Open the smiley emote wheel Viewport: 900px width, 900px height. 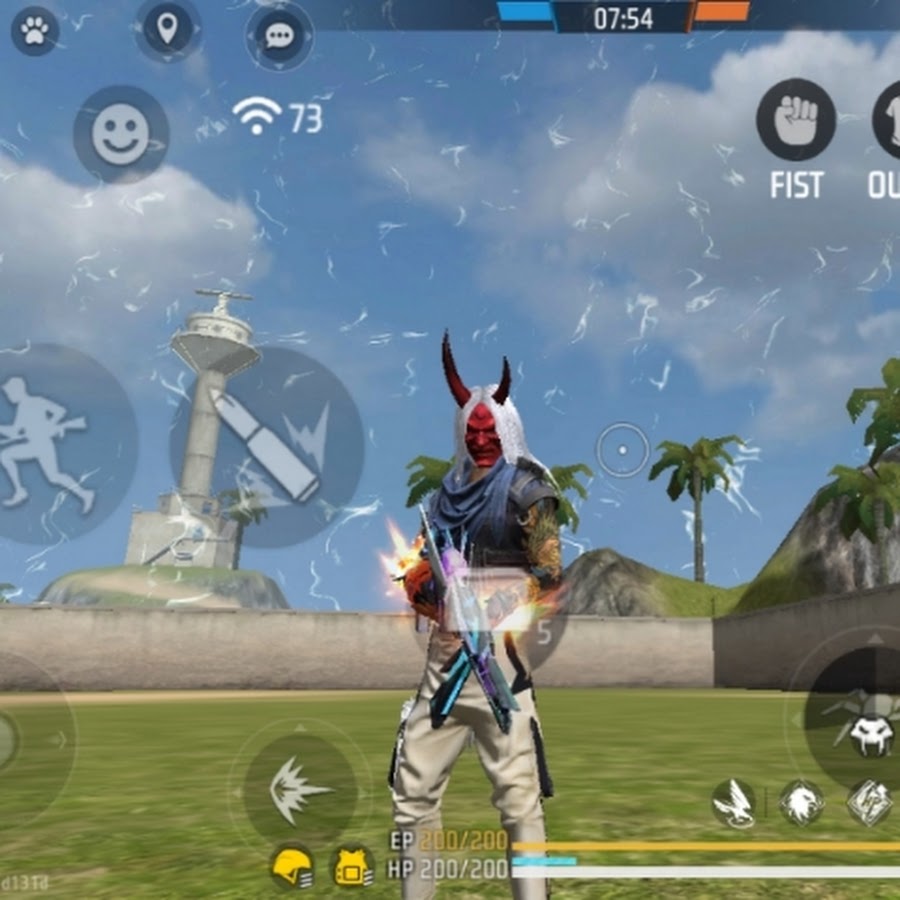tap(121, 134)
